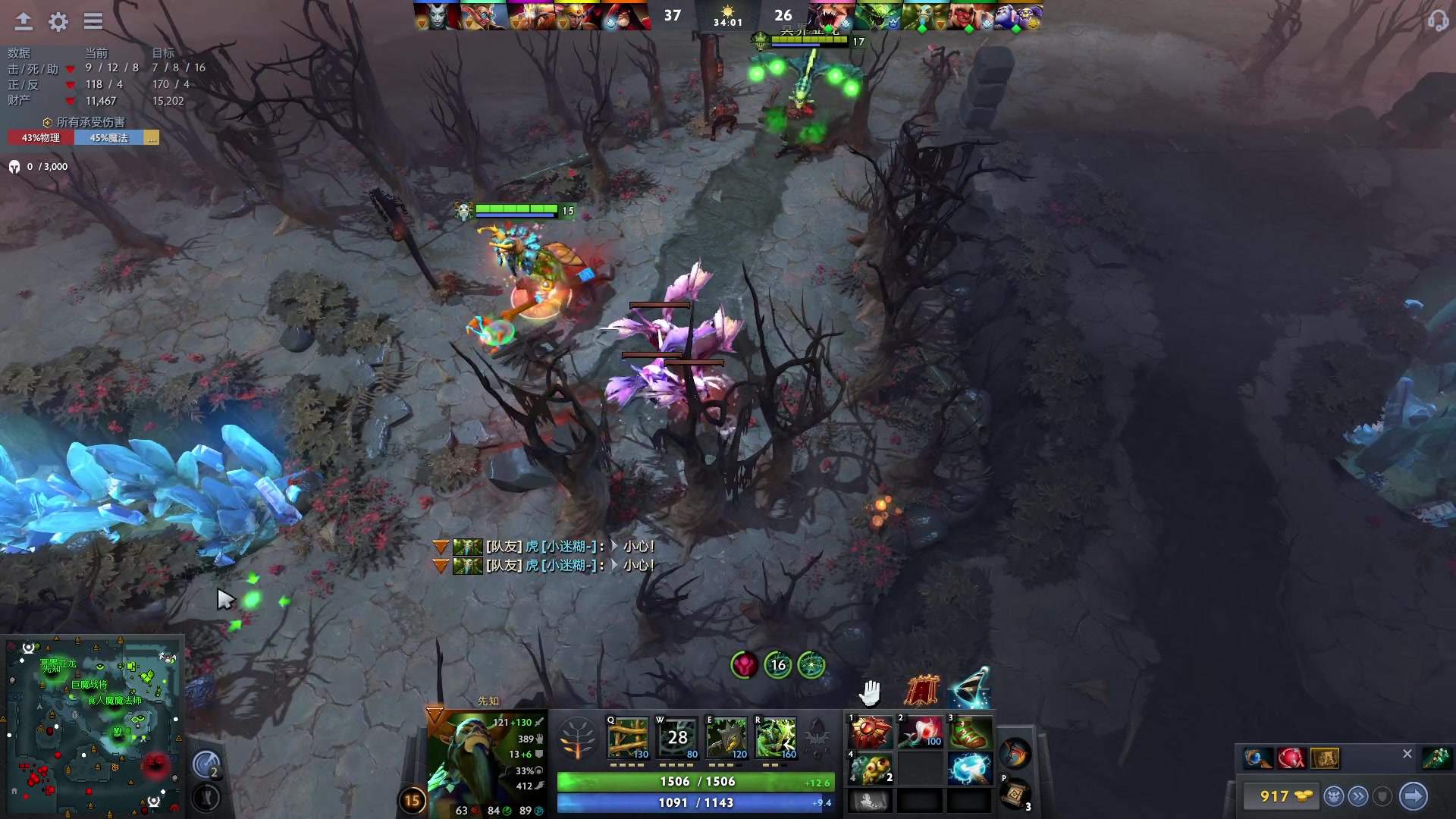Click the back-to-dashboard arrow button
Screen dimensions: 1456x819
[24, 21]
